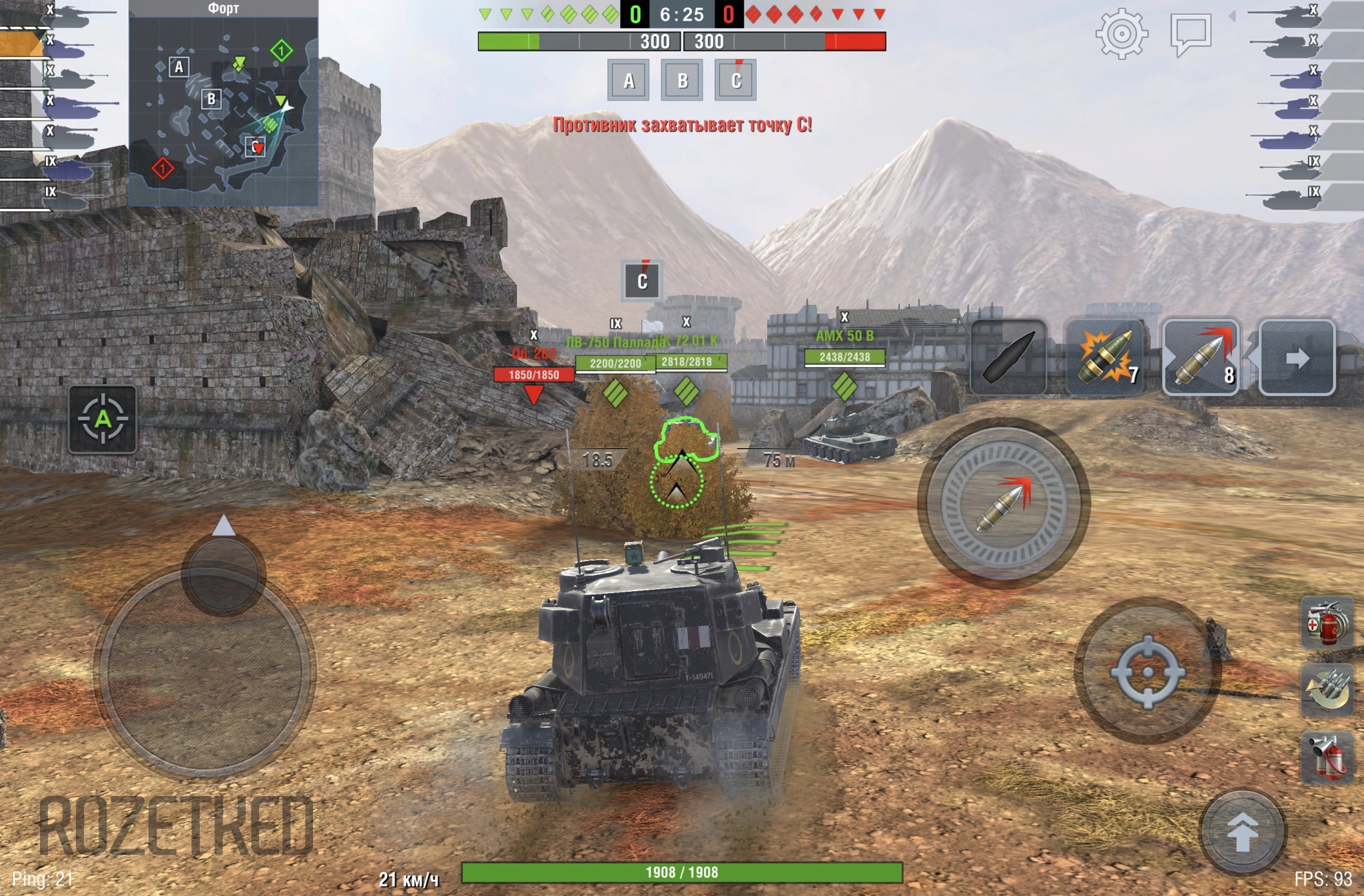Use the repair kit with fire extinguisher consumable
The width and height of the screenshot is (1364, 896).
click(1327, 624)
